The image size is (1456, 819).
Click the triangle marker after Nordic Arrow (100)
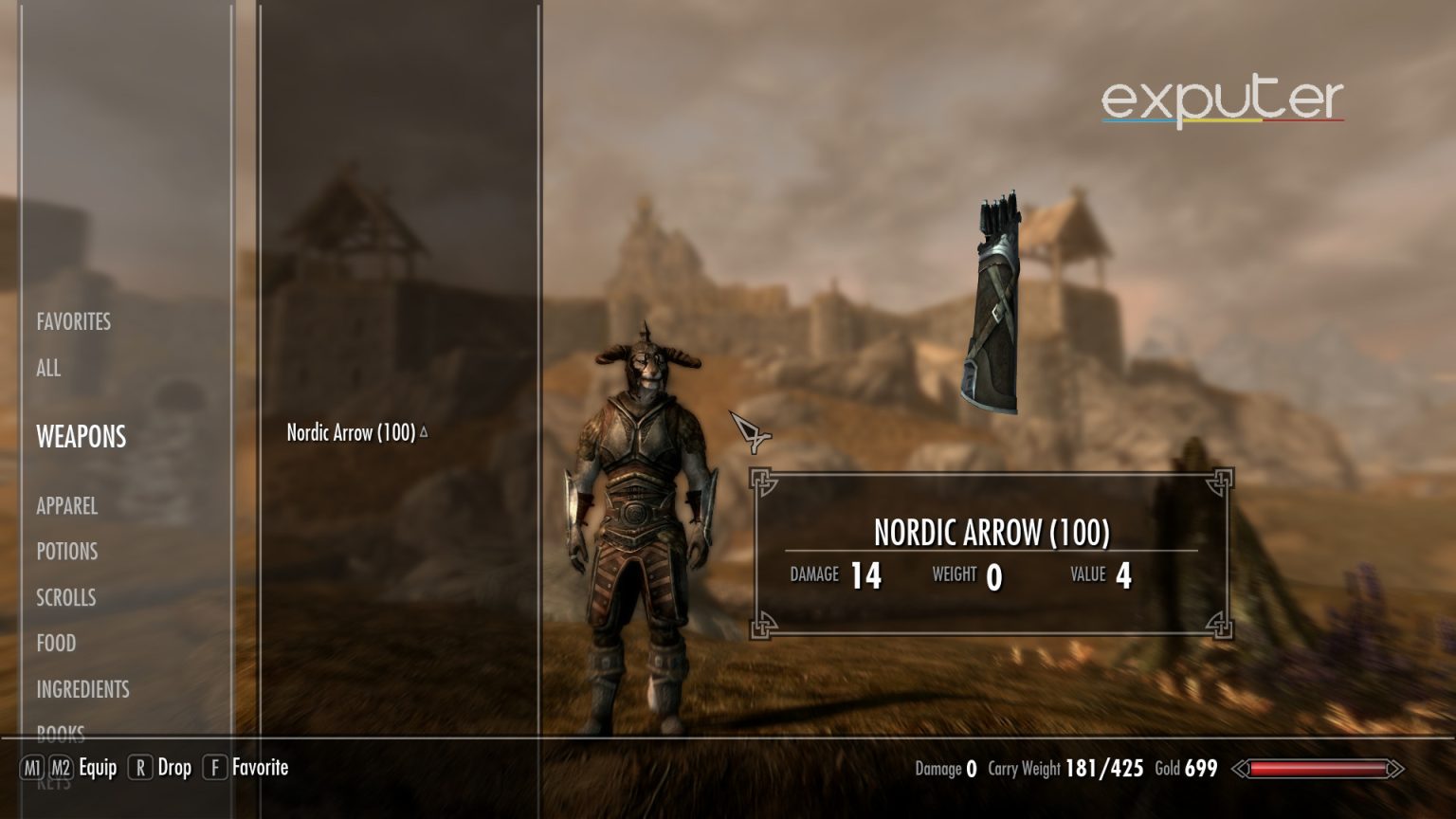[423, 431]
